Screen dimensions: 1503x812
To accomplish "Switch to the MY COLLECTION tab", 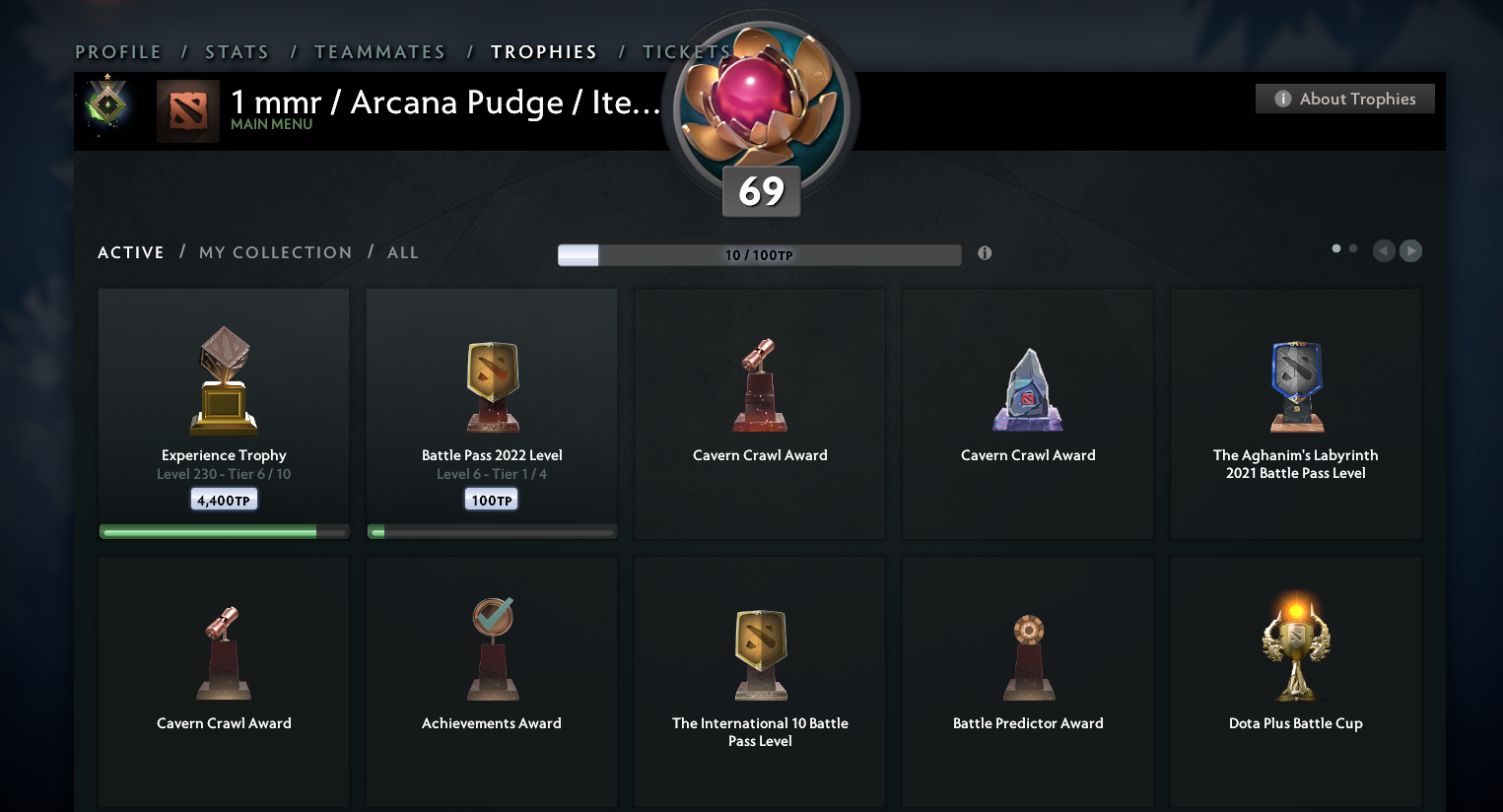I will coord(275,252).
